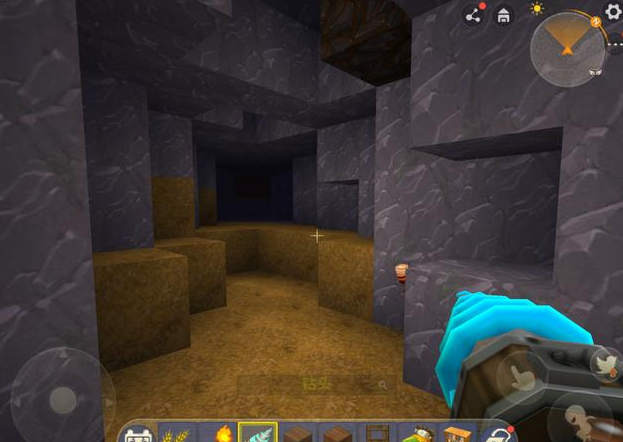Tap the house icon button
623x442 pixels.
504,16
